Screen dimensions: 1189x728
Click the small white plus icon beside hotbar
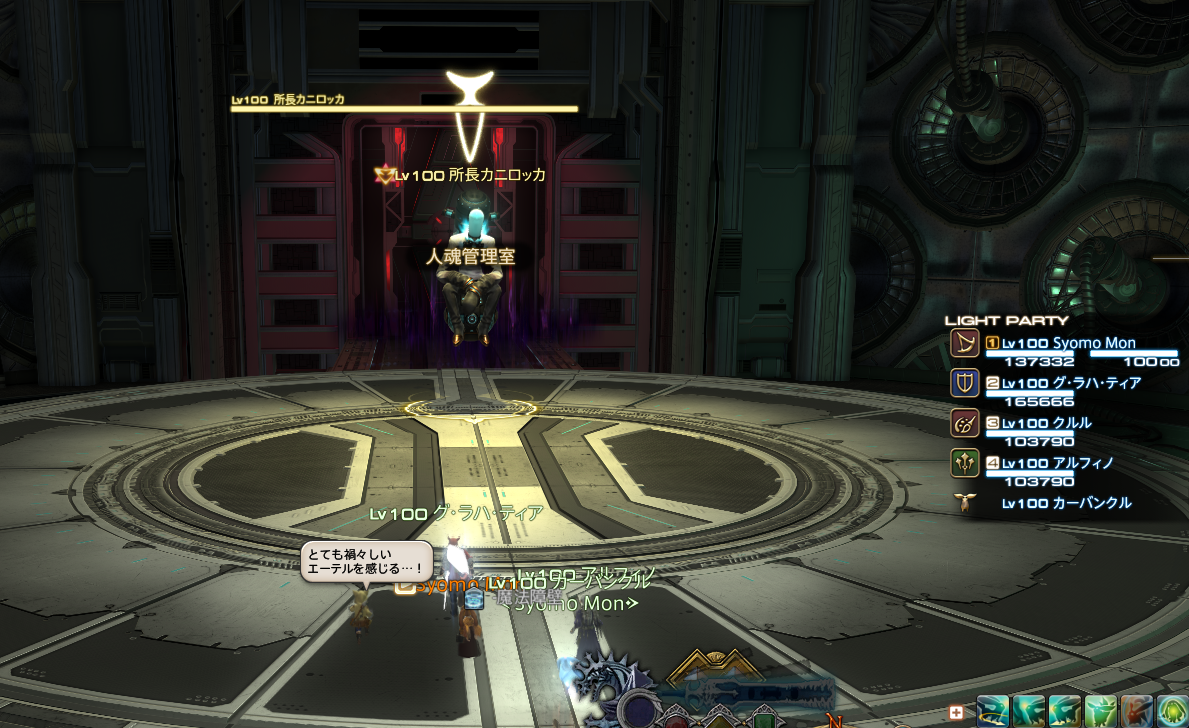pyautogui.click(x=956, y=713)
